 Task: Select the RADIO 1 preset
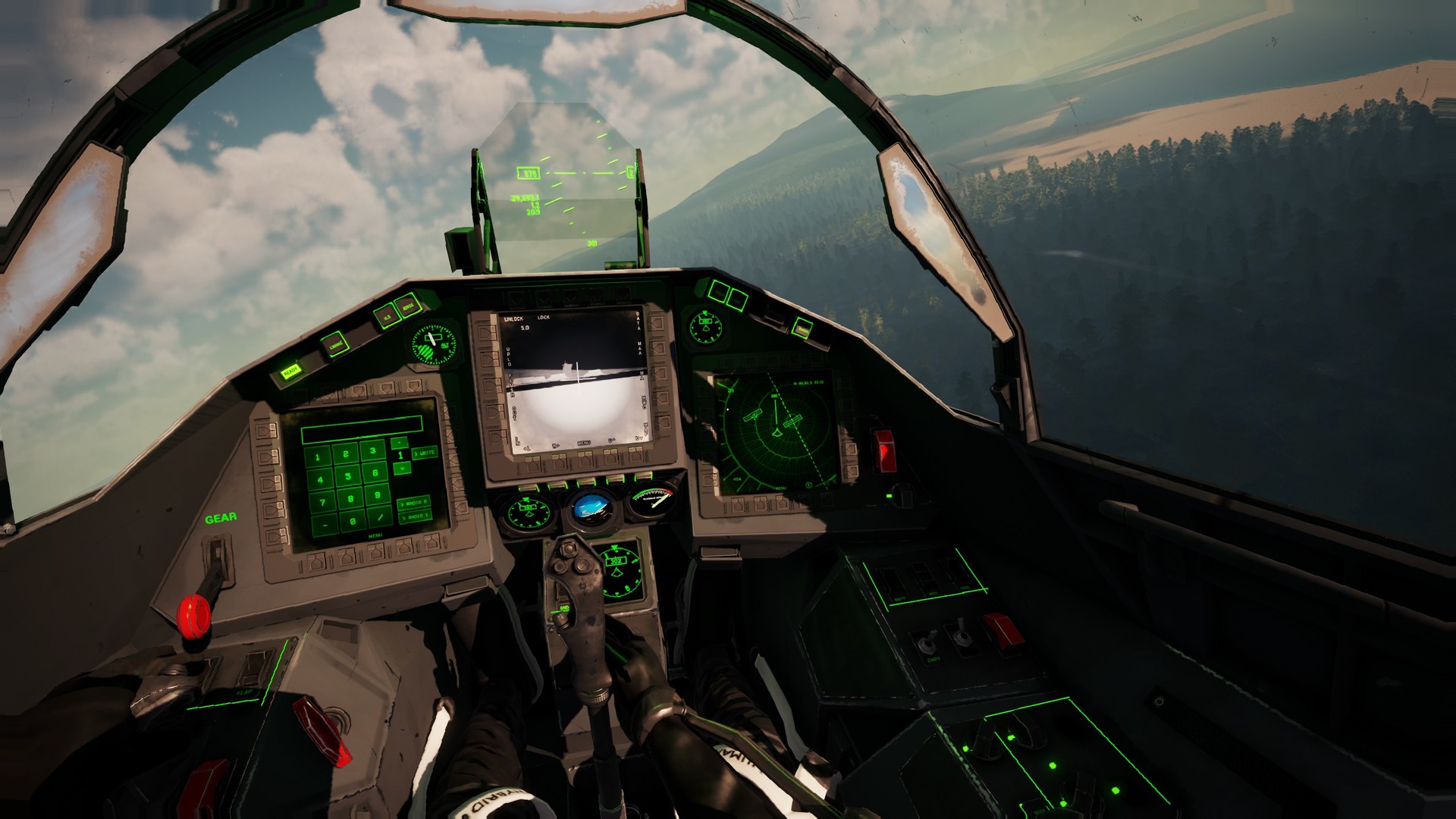[416, 517]
